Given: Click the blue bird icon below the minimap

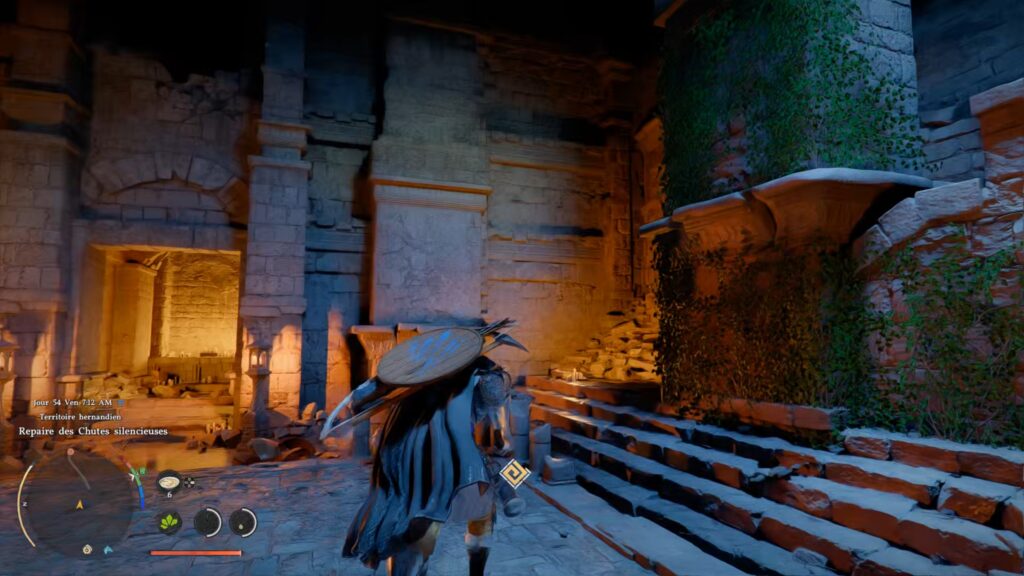Looking at the screenshot, I should click(107, 549).
